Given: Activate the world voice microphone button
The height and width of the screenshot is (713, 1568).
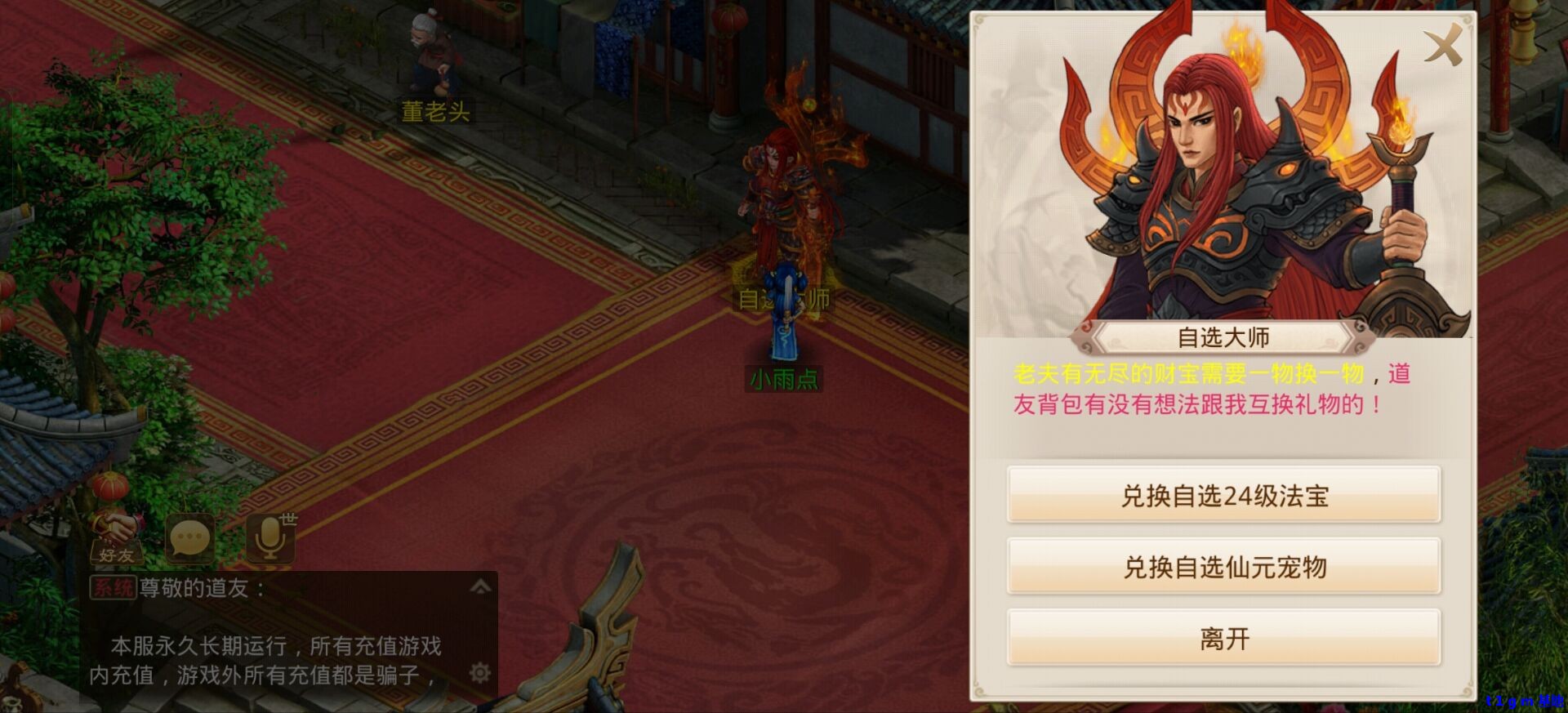Looking at the screenshot, I should [269, 538].
